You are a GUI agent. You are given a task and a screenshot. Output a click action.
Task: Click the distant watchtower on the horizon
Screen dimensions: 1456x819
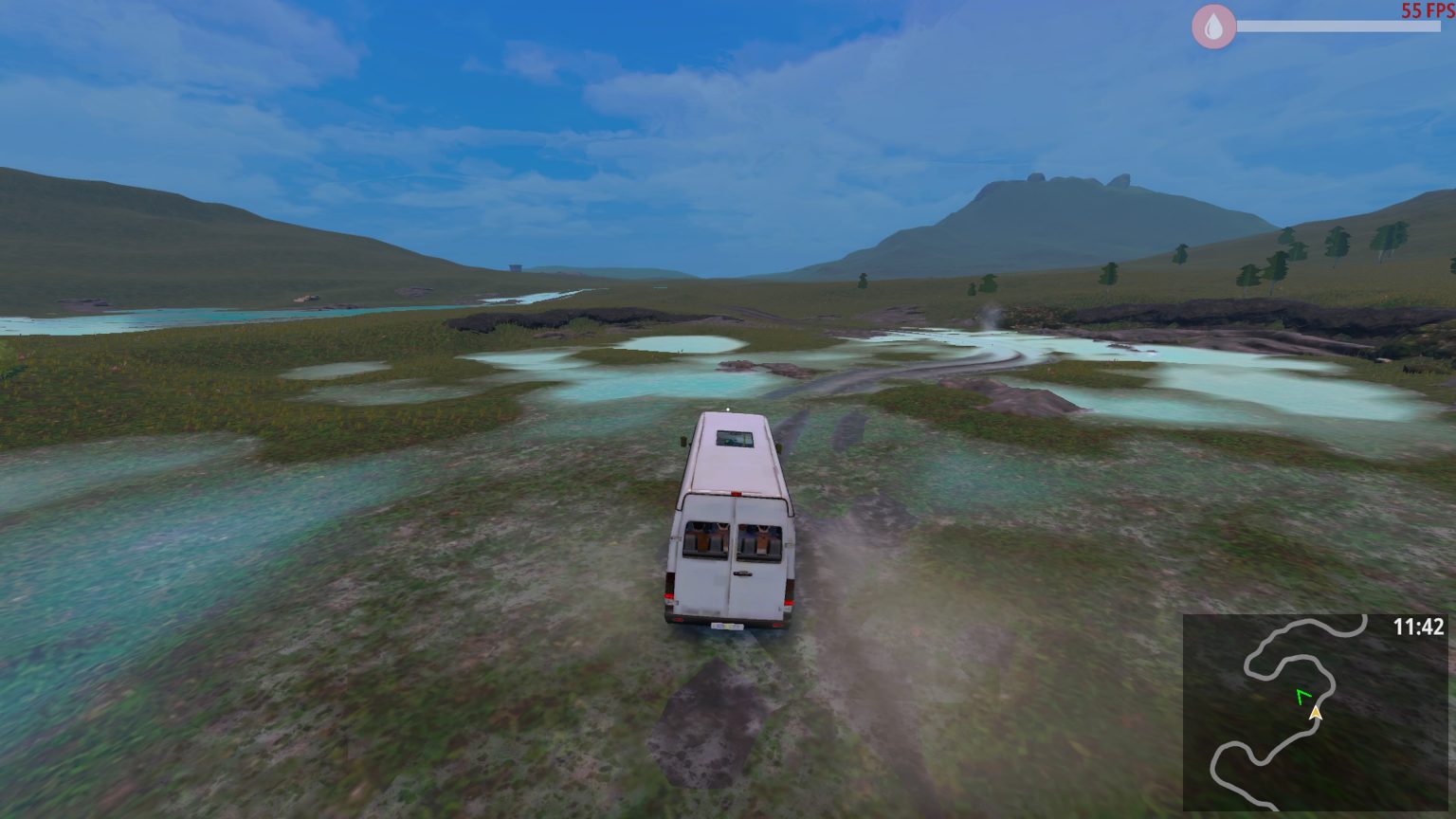pyautogui.click(x=517, y=268)
